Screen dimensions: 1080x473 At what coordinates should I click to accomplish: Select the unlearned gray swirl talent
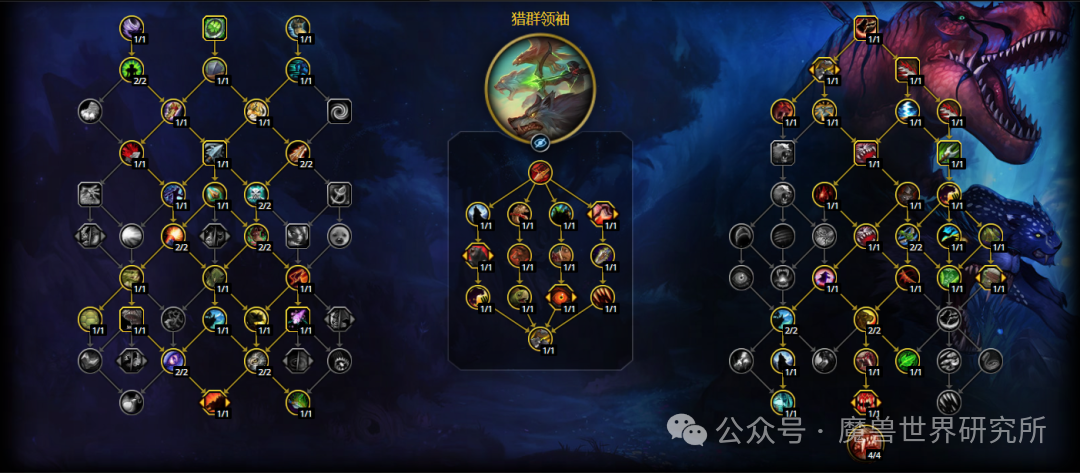point(339,111)
